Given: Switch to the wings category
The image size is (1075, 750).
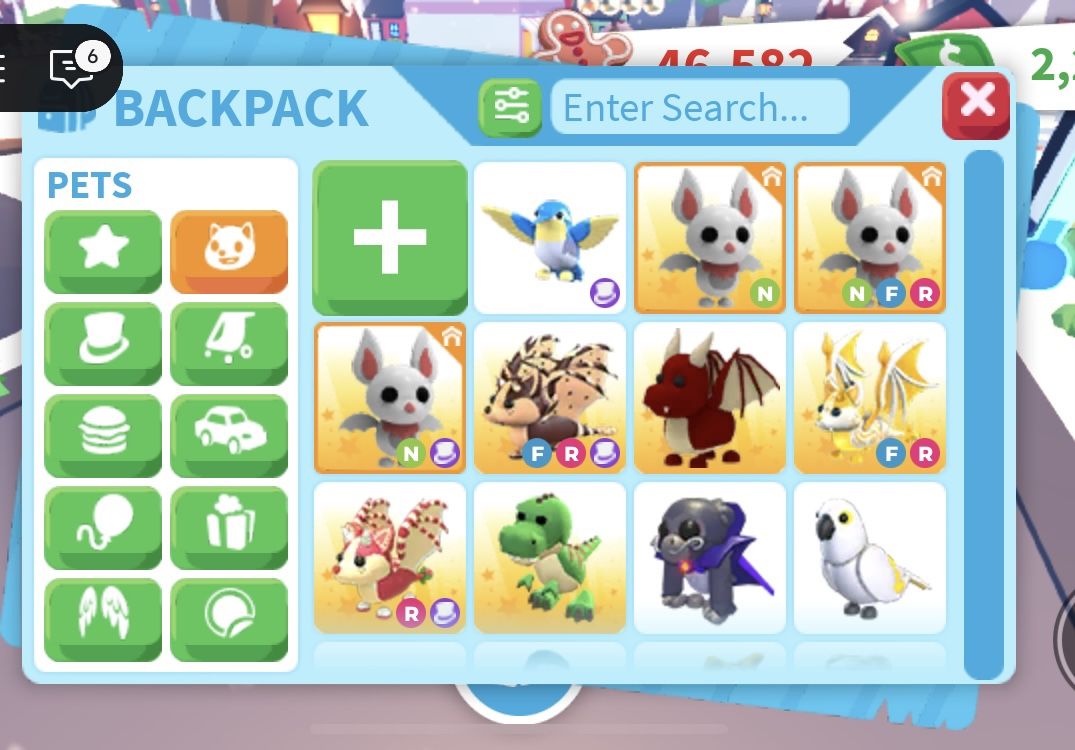Looking at the screenshot, I should click(x=103, y=618).
